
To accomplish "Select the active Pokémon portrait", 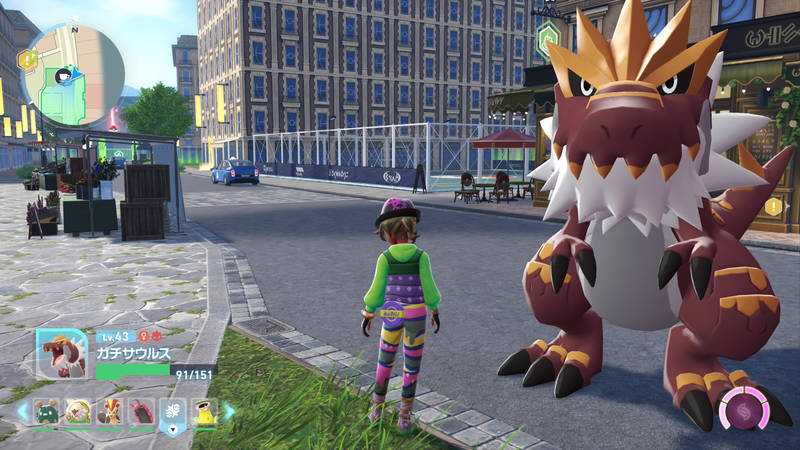I will click(x=64, y=353).
